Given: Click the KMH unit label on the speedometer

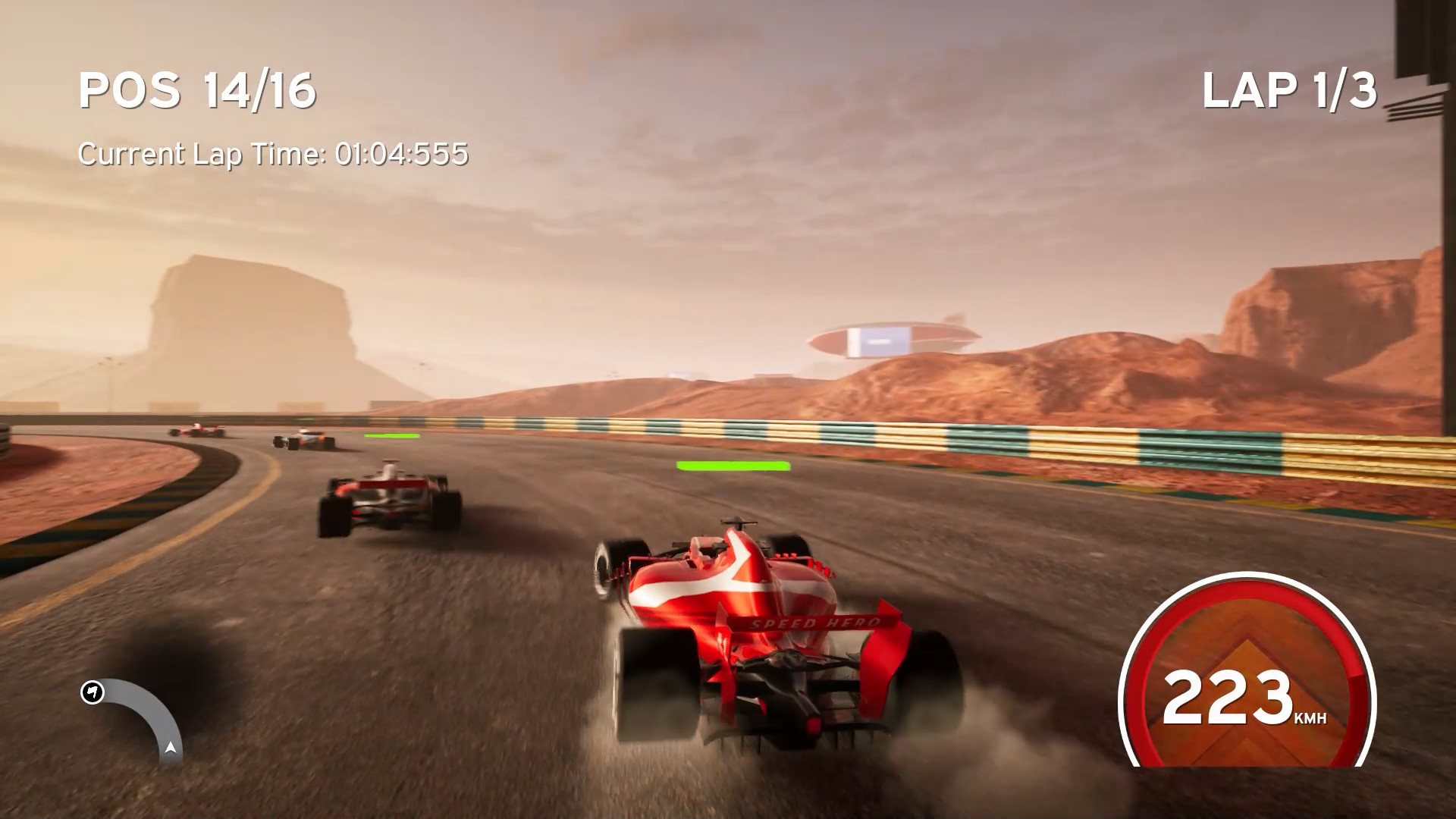Looking at the screenshot, I should (1310, 717).
